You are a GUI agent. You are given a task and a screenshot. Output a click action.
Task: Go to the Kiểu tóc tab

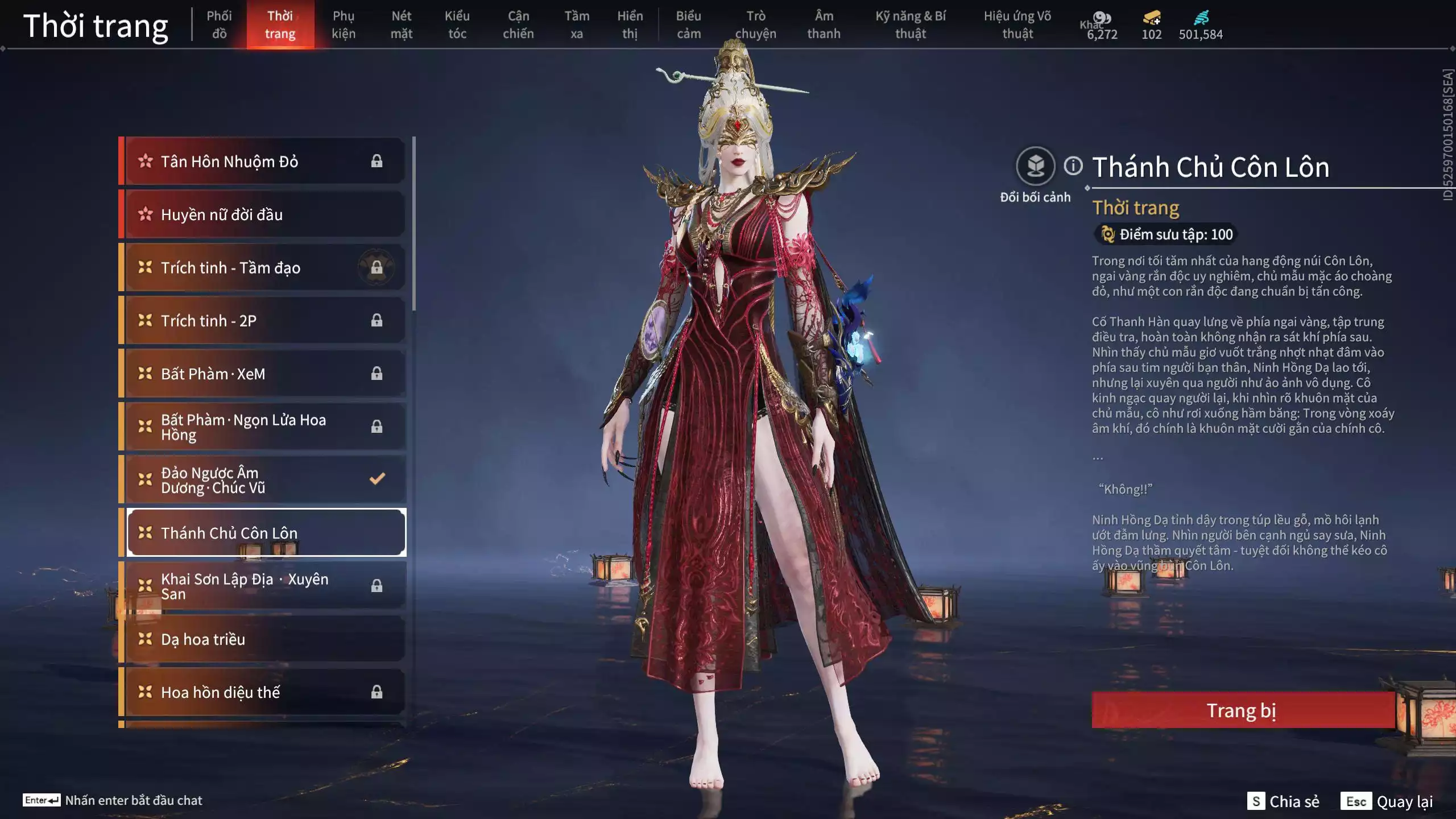457,24
